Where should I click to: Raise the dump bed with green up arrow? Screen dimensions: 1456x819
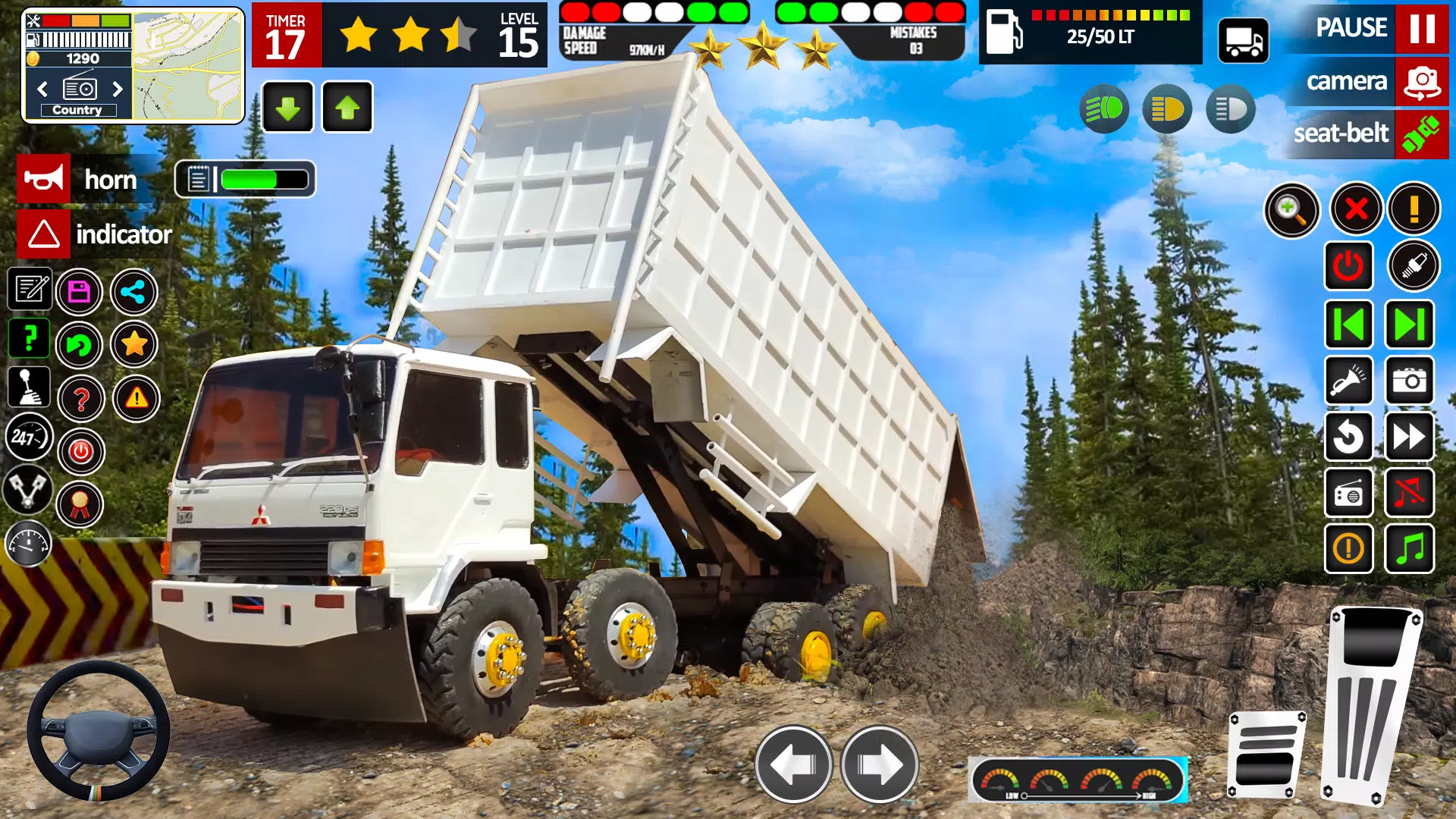[347, 108]
